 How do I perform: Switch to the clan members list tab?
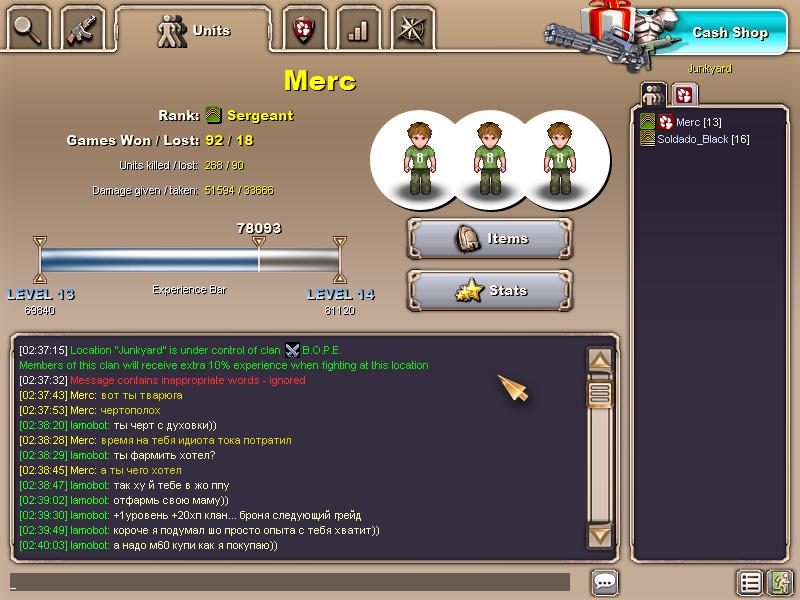click(684, 95)
